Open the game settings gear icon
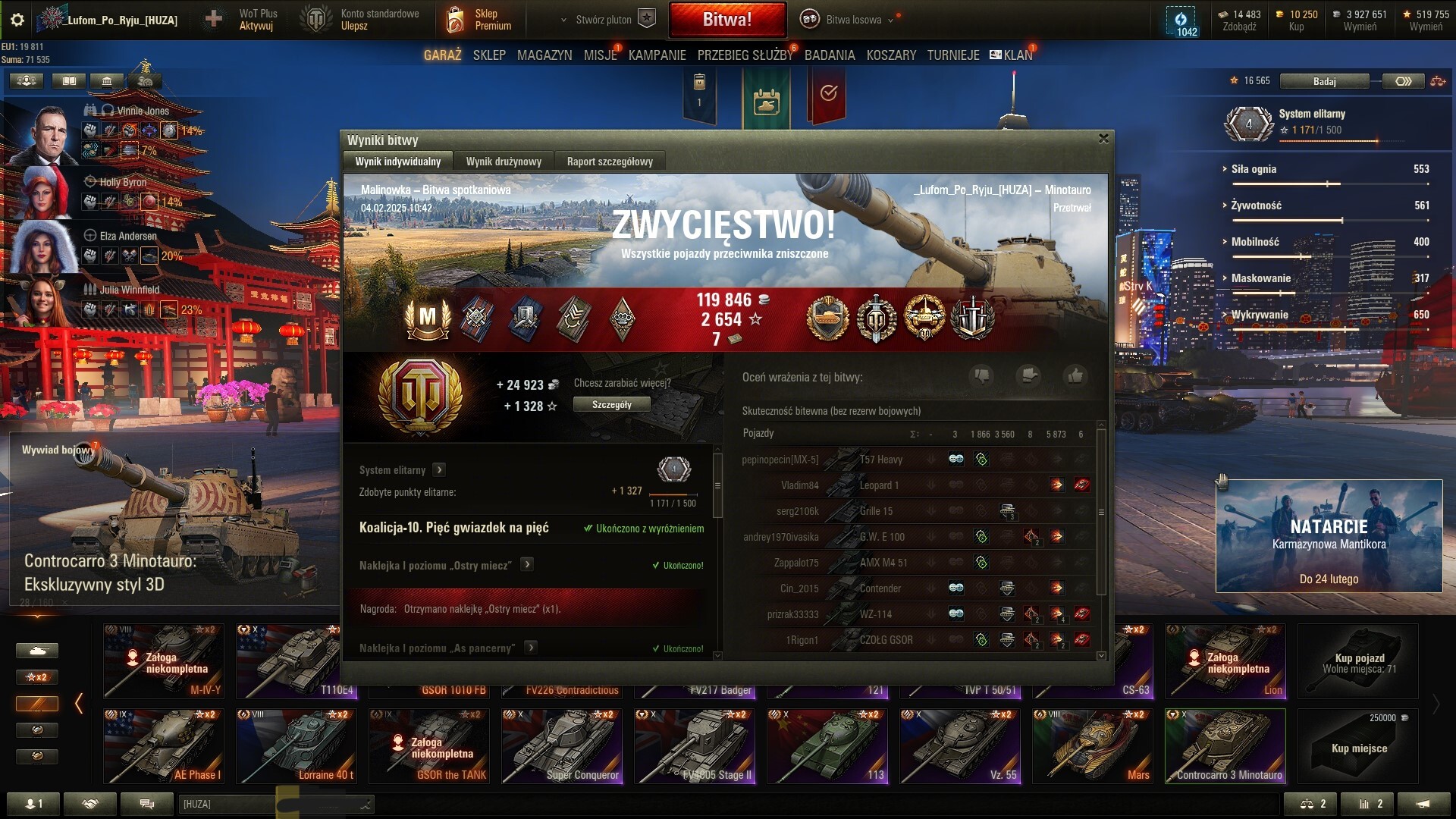Image resolution: width=1456 pixels, height=819 pixels. (17, 20)
